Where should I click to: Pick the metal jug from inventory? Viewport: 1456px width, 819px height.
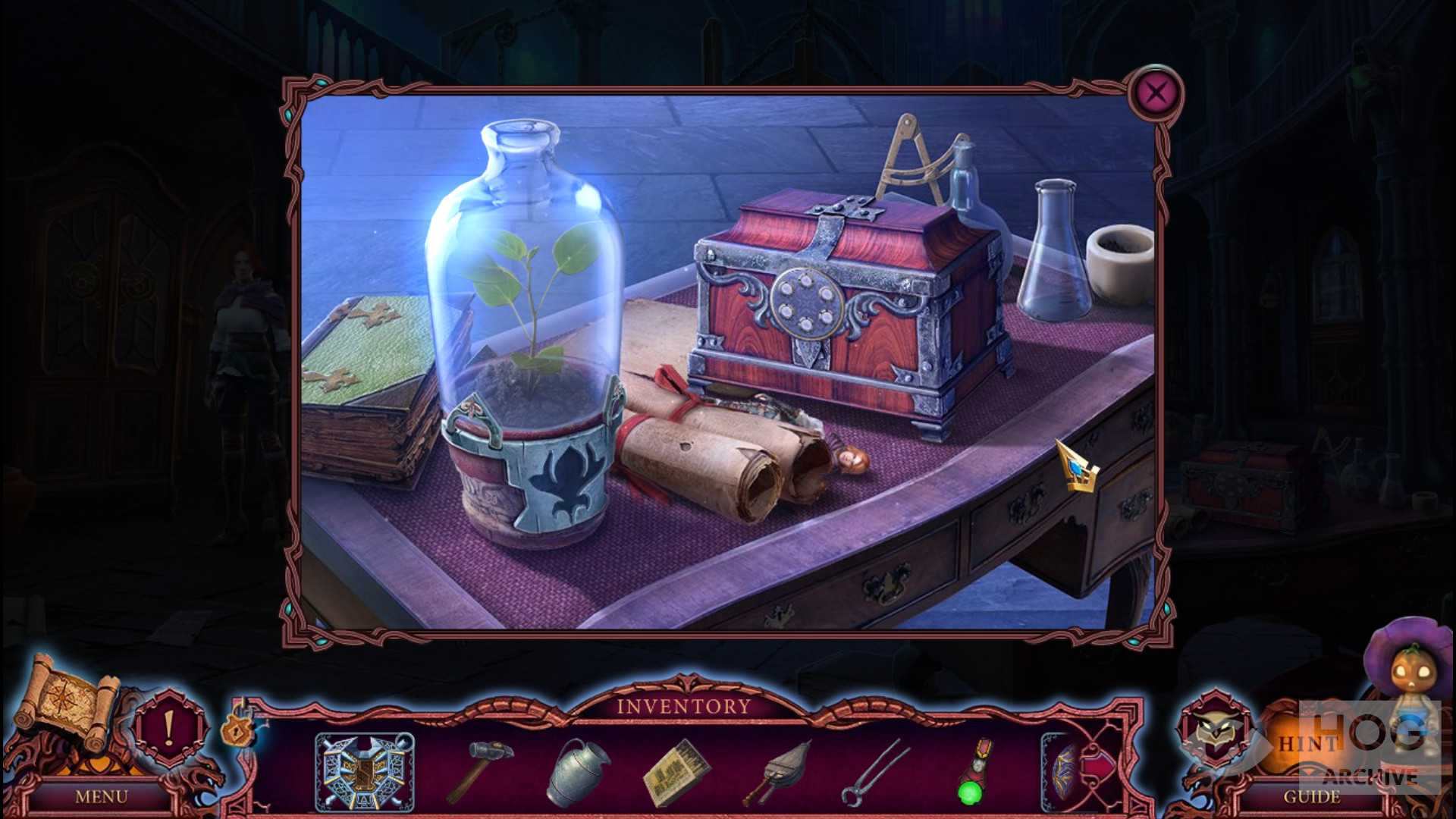(x=578, y=772)
